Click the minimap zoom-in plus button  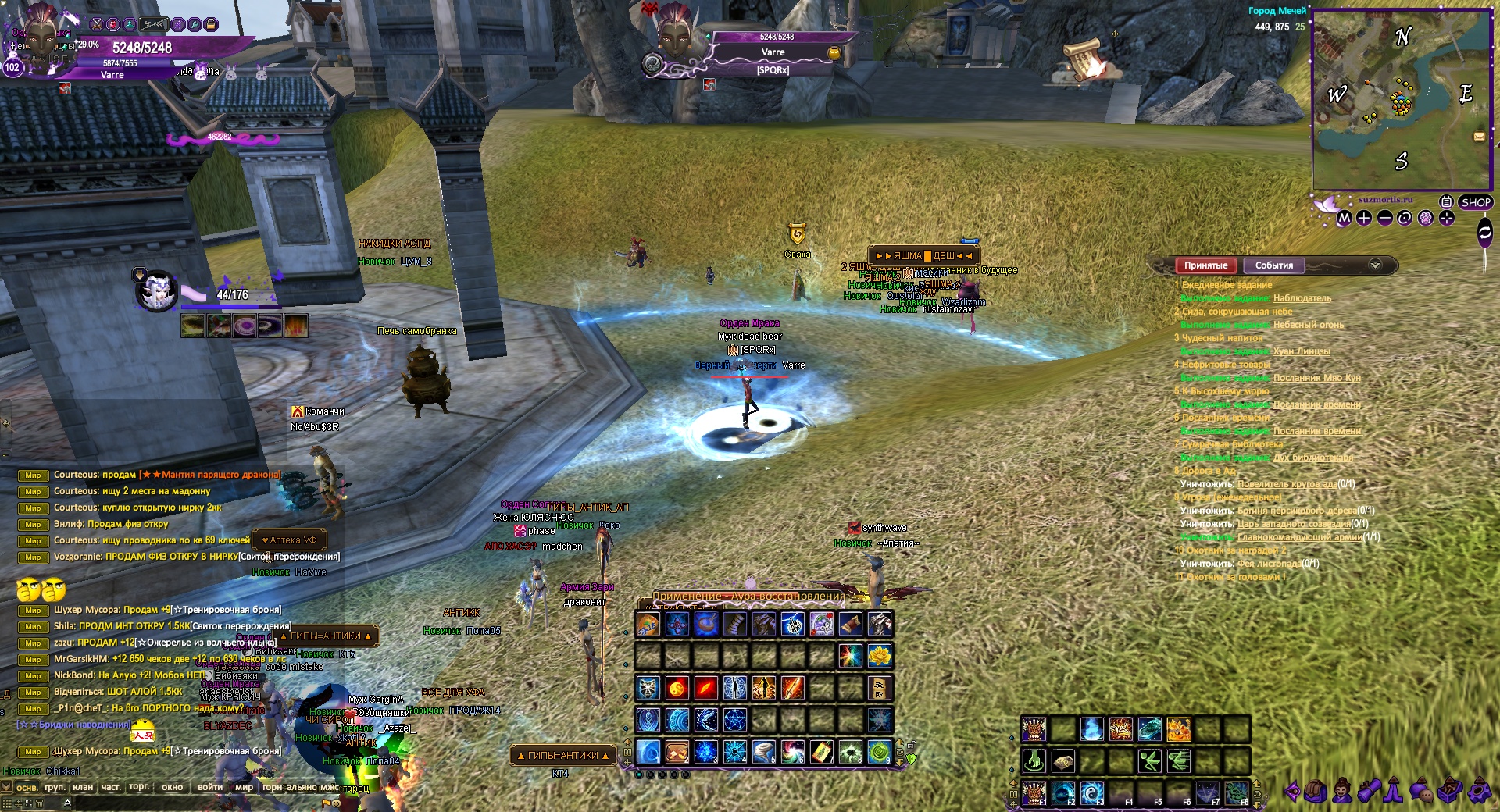pyautogui.click(x=1364, y=219)
